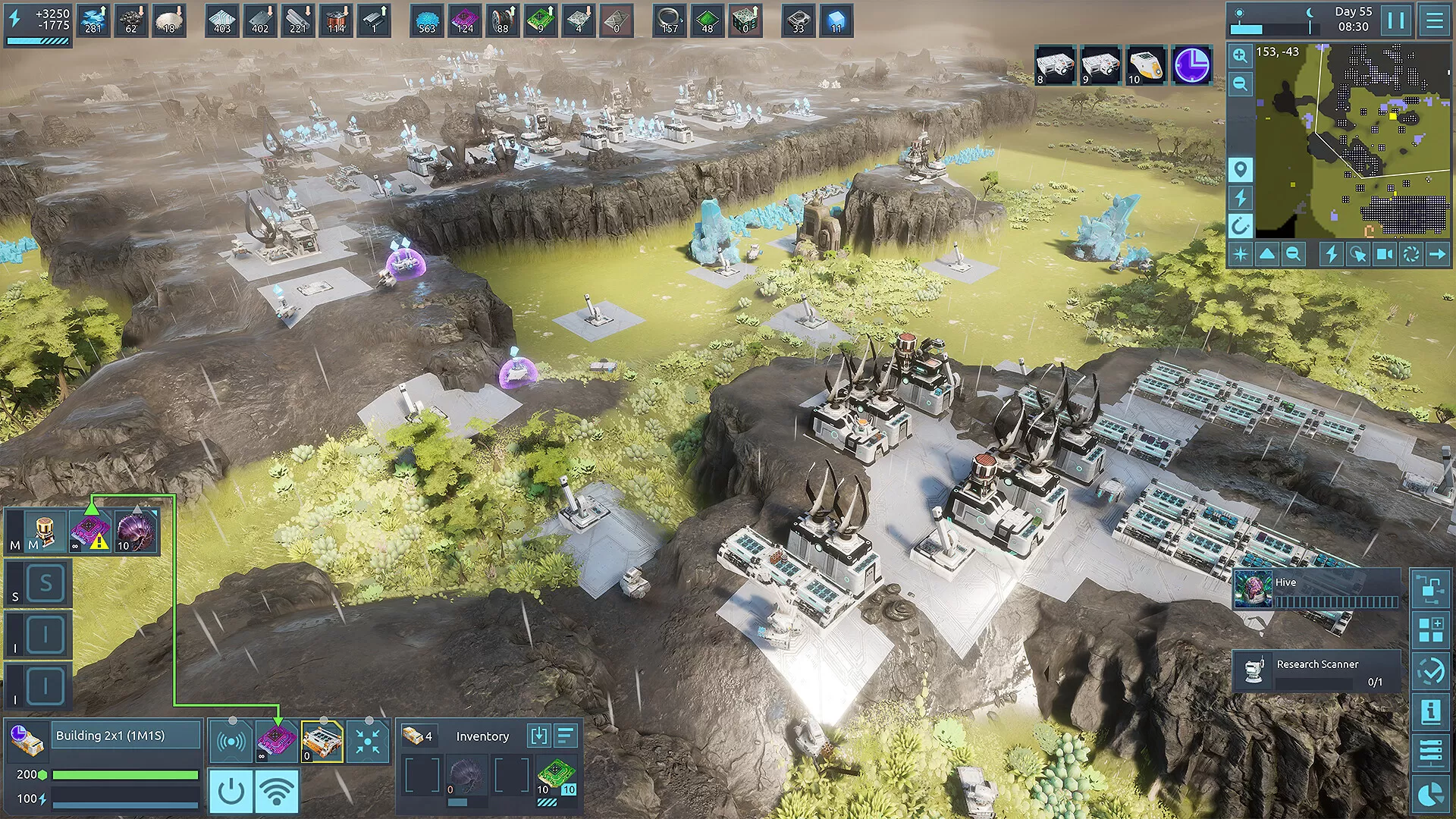Screen dimensions: 1456x819
Task: Open the build menu grid-plus icon
Action: click(1430, 628)
